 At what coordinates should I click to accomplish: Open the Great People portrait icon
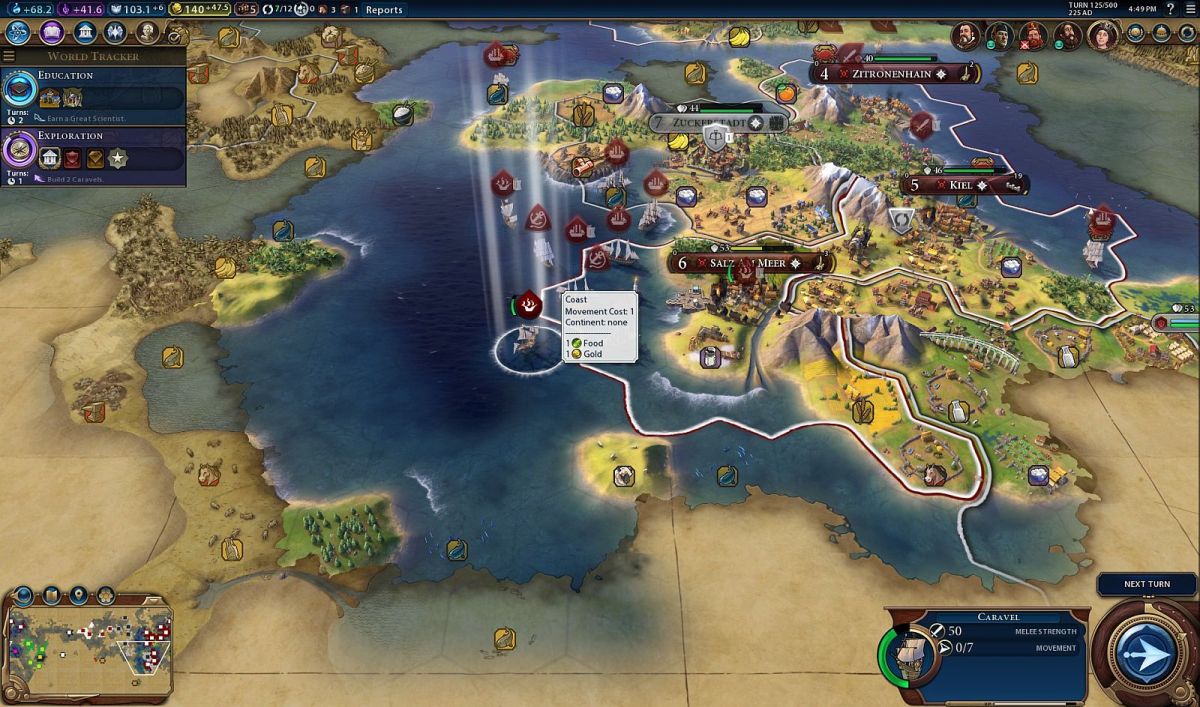(147, 33)
